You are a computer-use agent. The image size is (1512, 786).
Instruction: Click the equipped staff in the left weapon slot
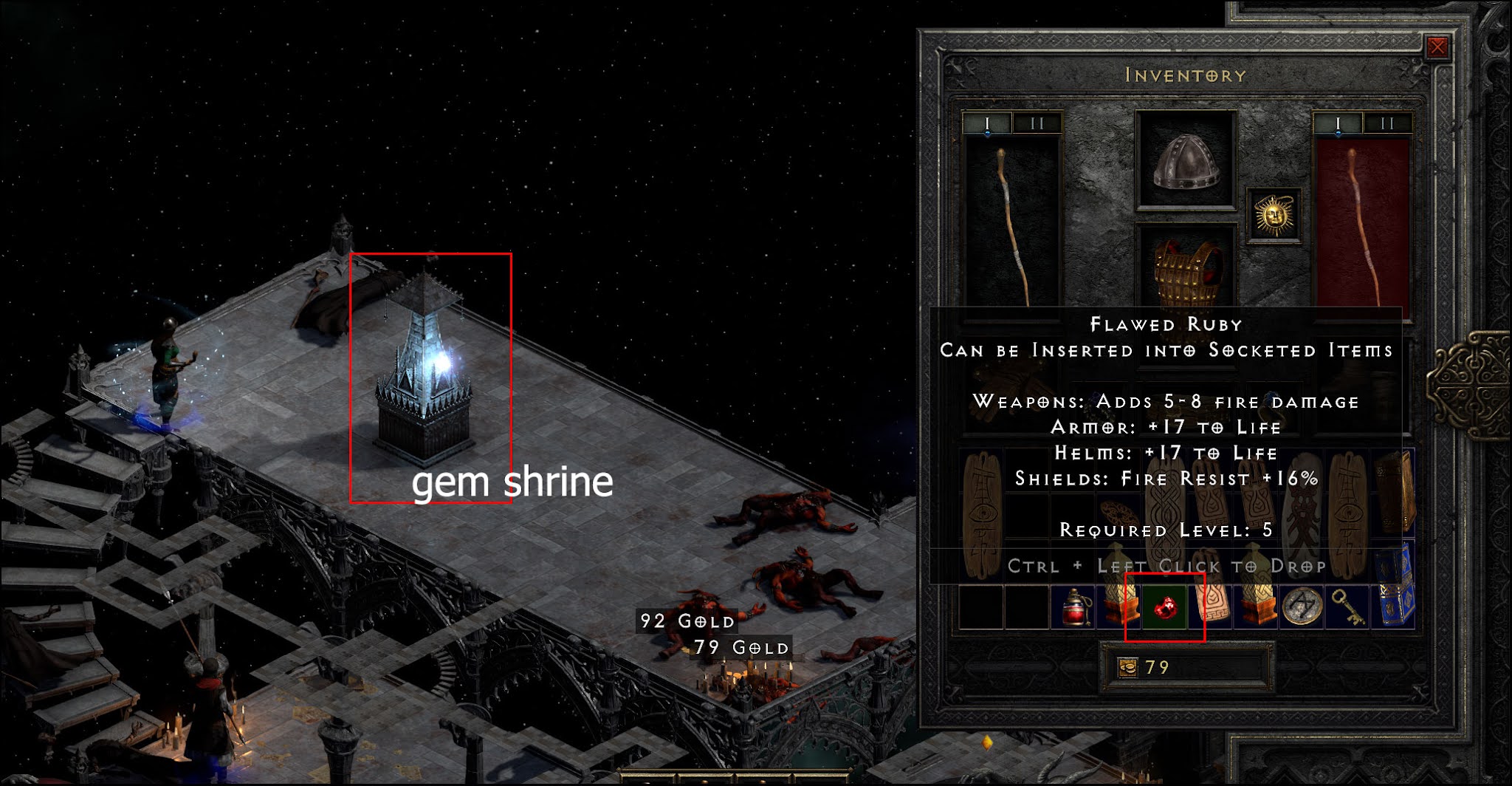1011,222
